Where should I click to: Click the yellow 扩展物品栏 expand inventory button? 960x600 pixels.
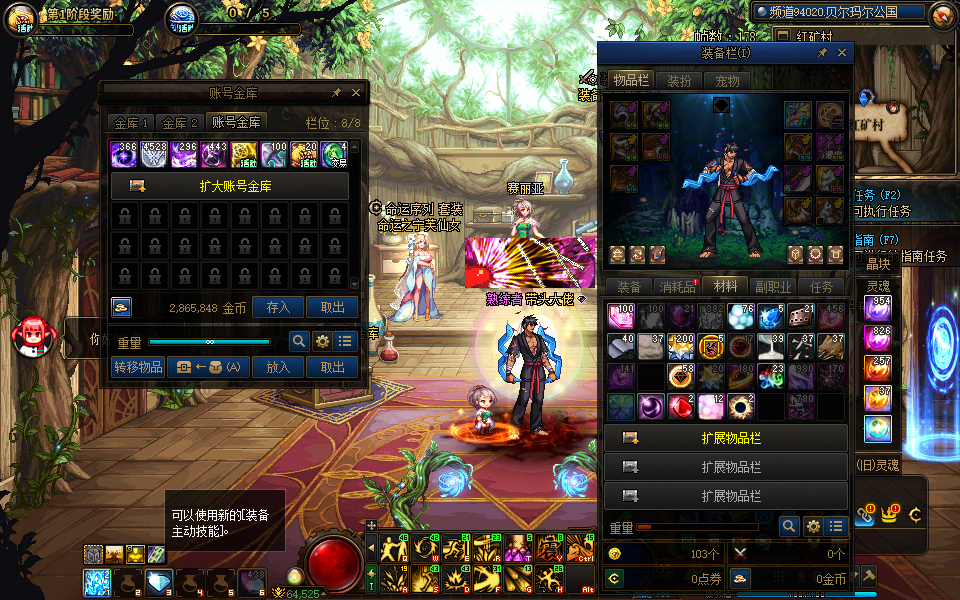727,438
